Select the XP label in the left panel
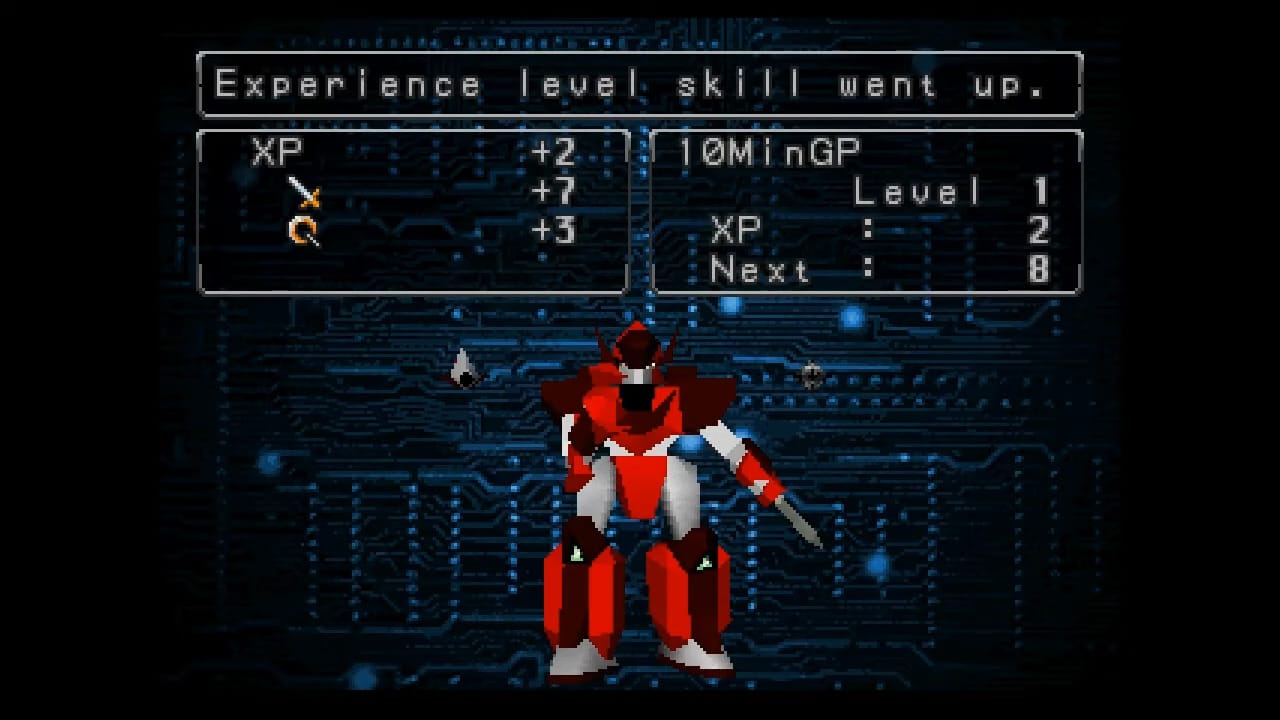Viewport: 1280px width, 720px height. [277, 152]
